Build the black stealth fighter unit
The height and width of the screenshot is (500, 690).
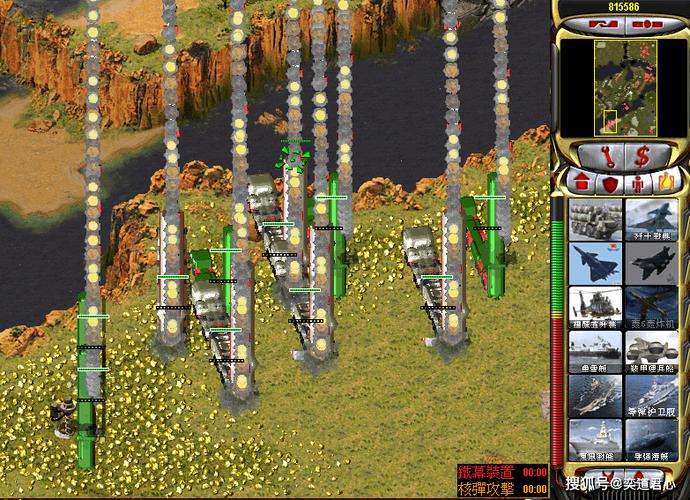651,264
